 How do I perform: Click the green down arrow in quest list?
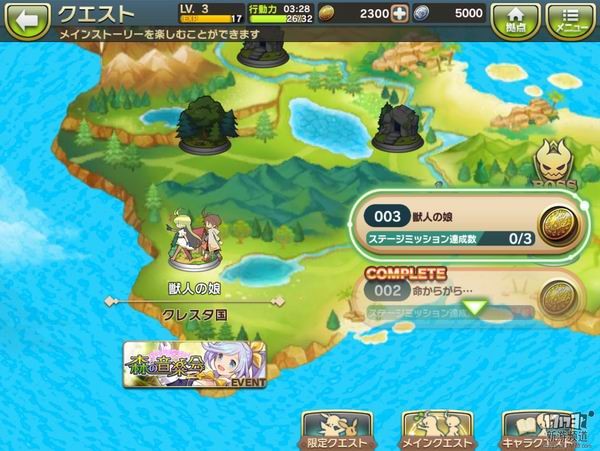tap(476, 309)
